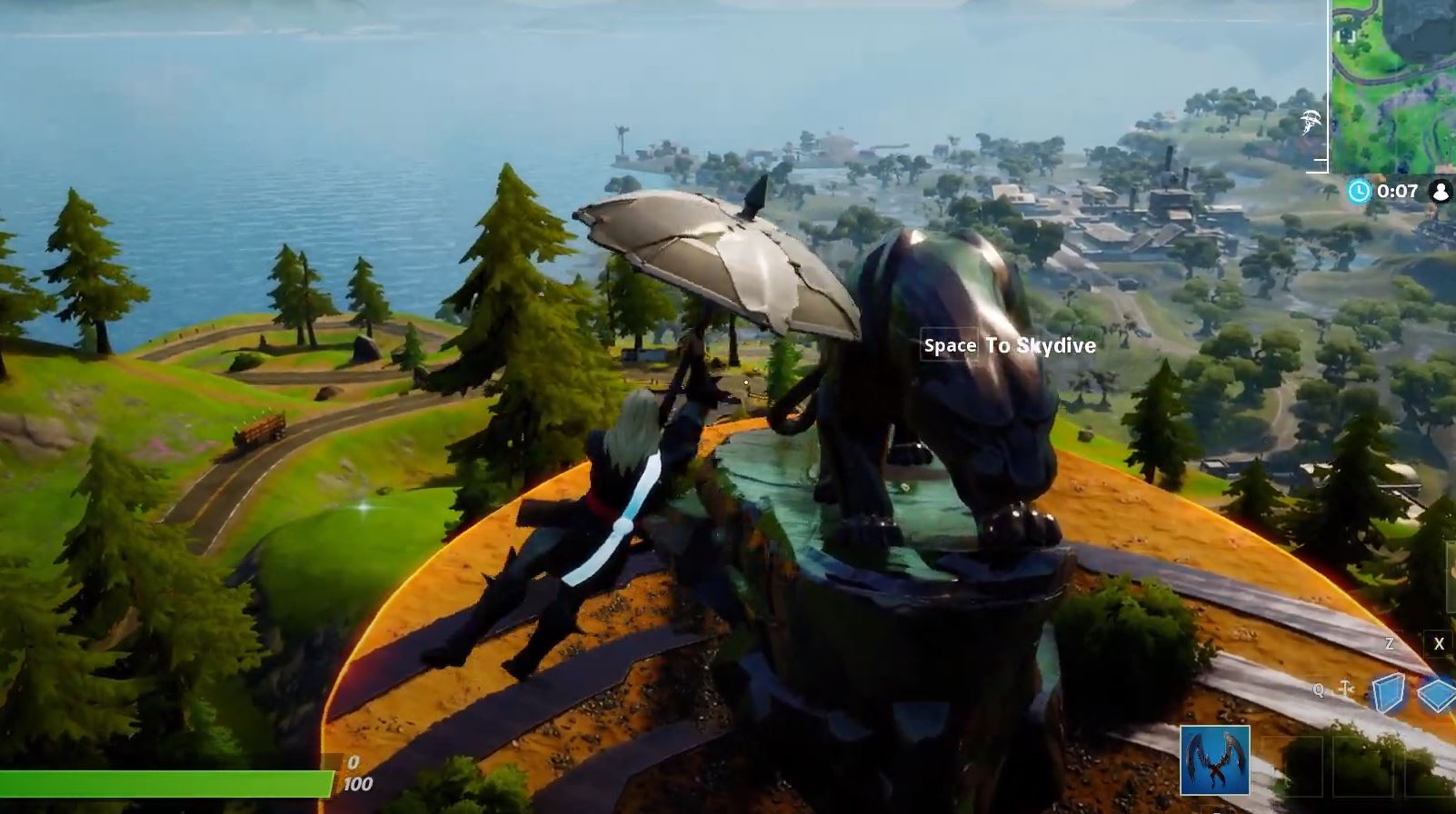This screenshot has width=1456, height=814.
Task: Click the Q keybind build slot
Action: [x=1319, y=690]
